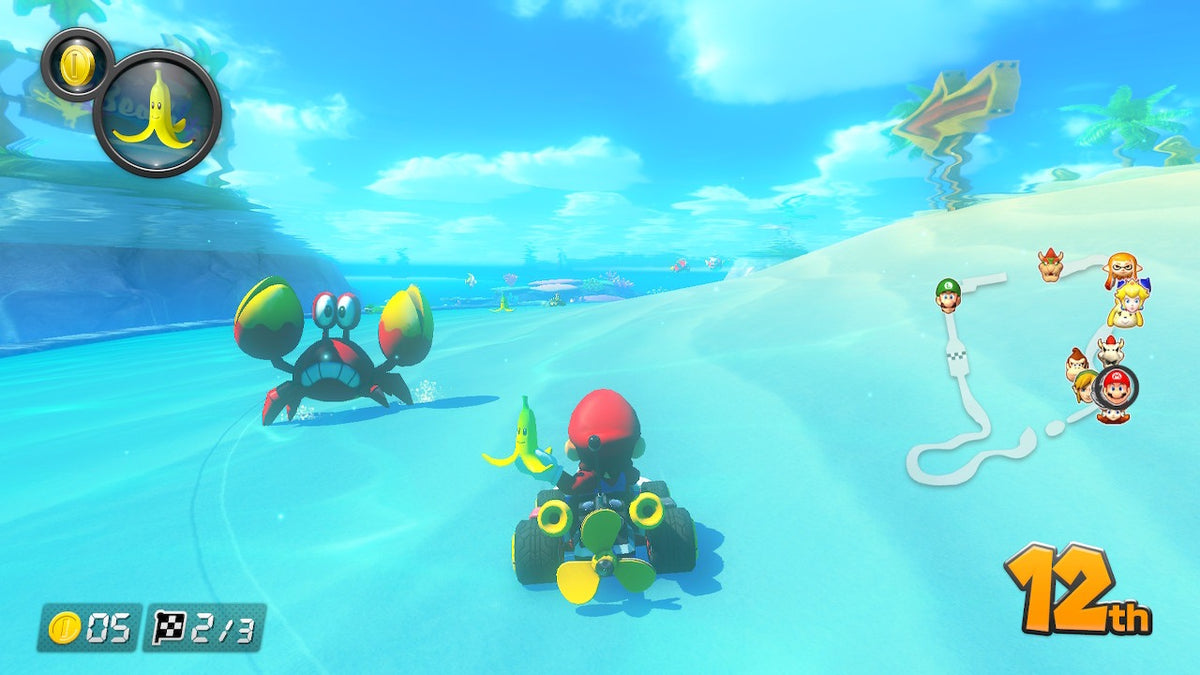The height and width of the screenshot is (675, 1200).
Task: Select Luigi's marker on the minimap
Action: tap(948, 294)
